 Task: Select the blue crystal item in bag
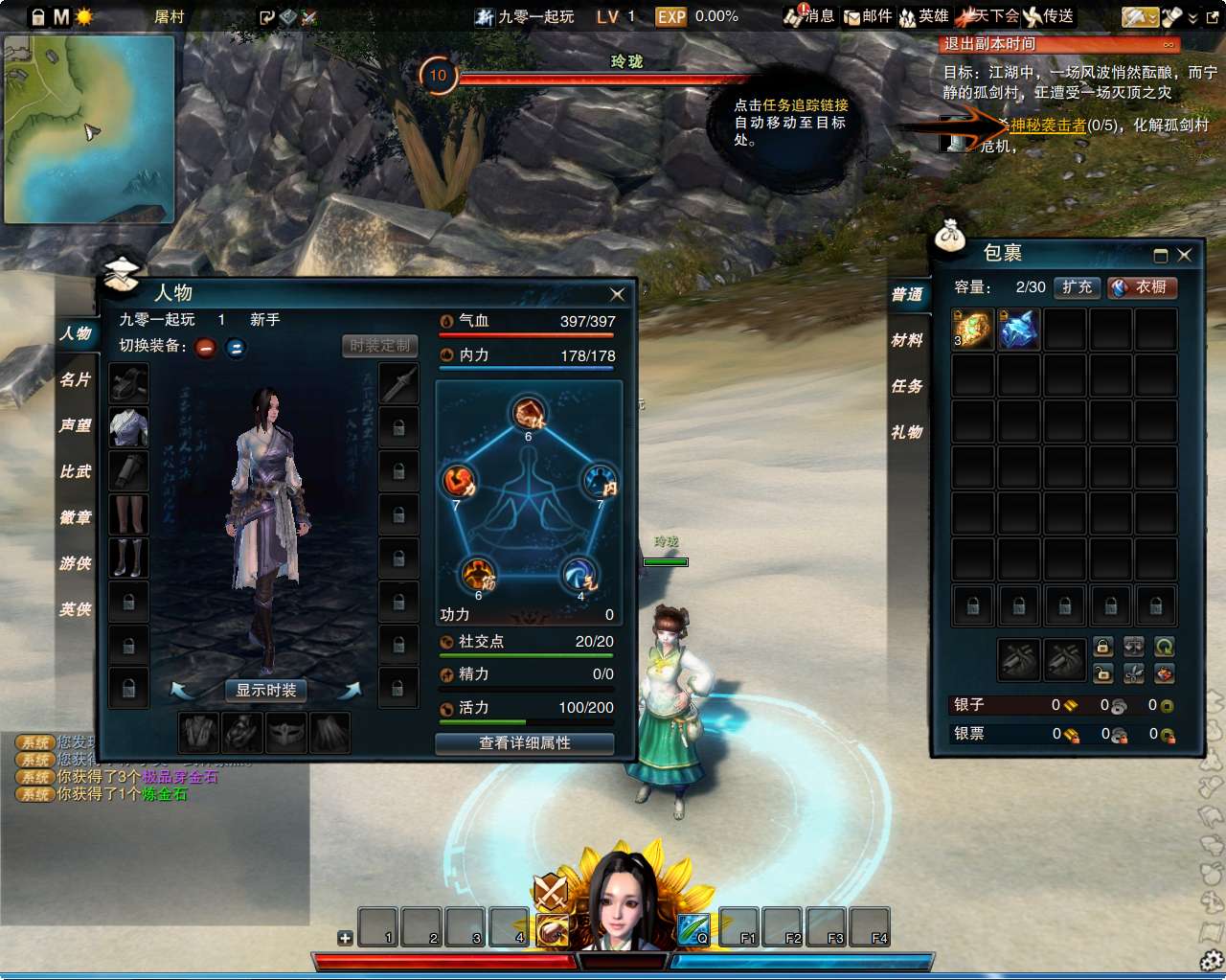[1018, 330]
